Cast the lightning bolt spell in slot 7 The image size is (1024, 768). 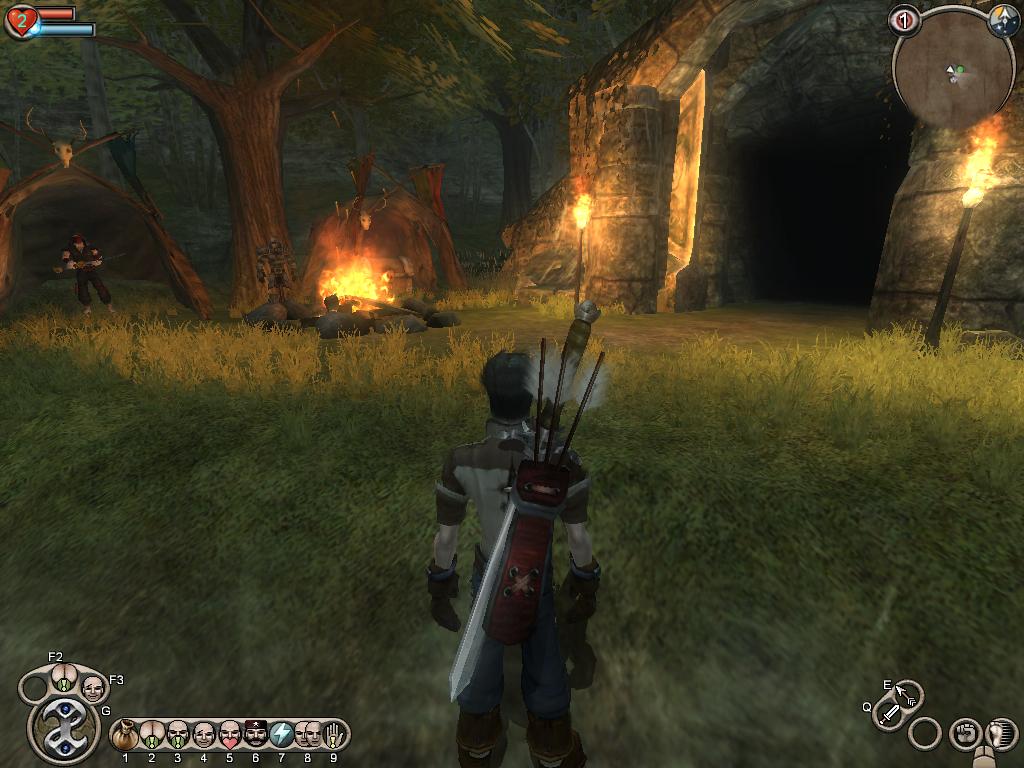coord(282,735)
